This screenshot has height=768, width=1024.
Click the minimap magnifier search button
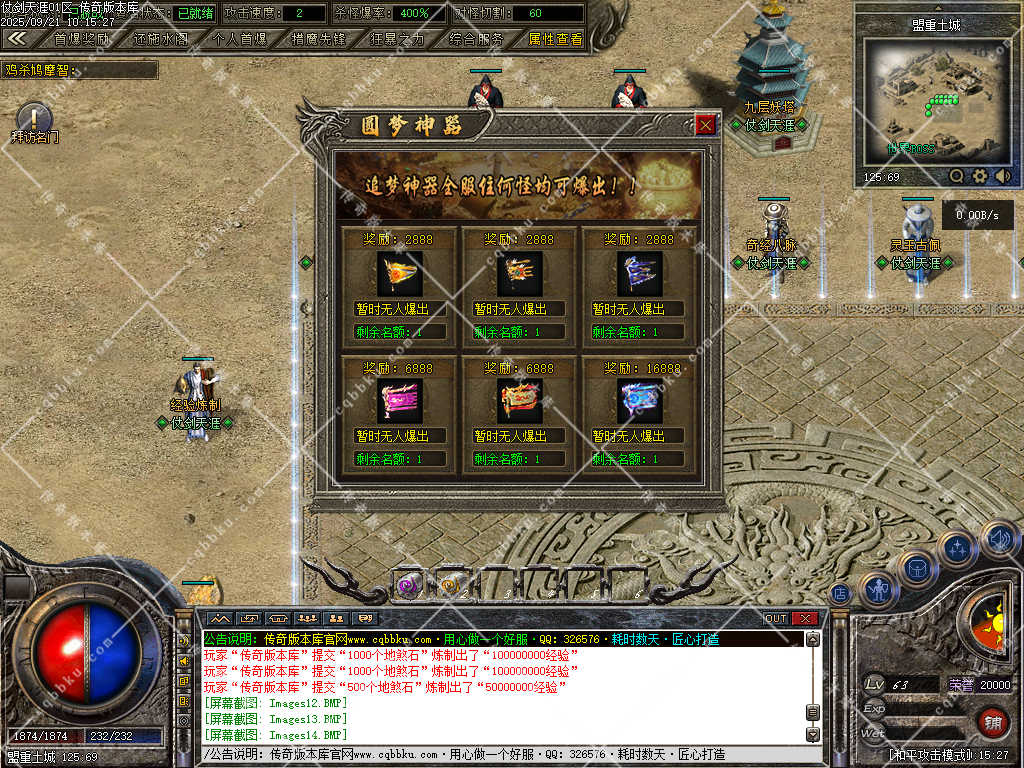pos(957,176)
